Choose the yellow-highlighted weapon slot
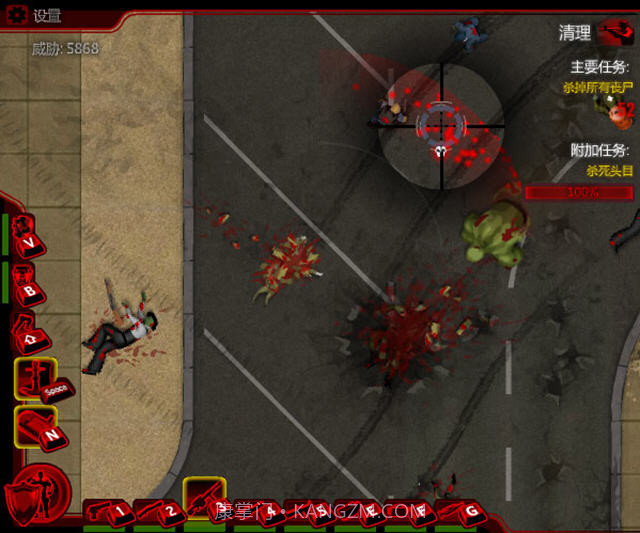The width and height of the screenshot is (640, 533). [204, 496]
